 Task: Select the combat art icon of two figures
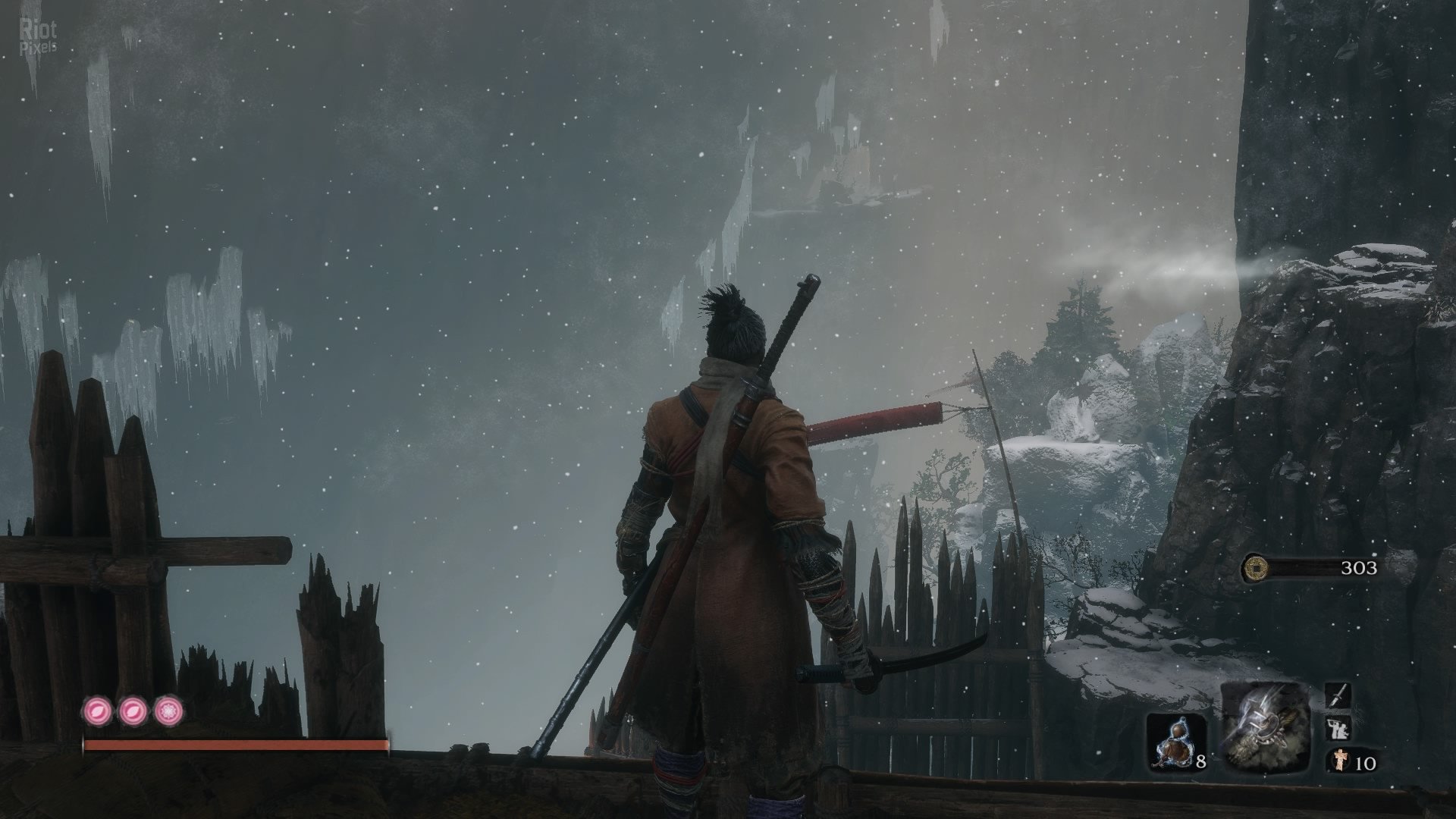[1338, 730]
